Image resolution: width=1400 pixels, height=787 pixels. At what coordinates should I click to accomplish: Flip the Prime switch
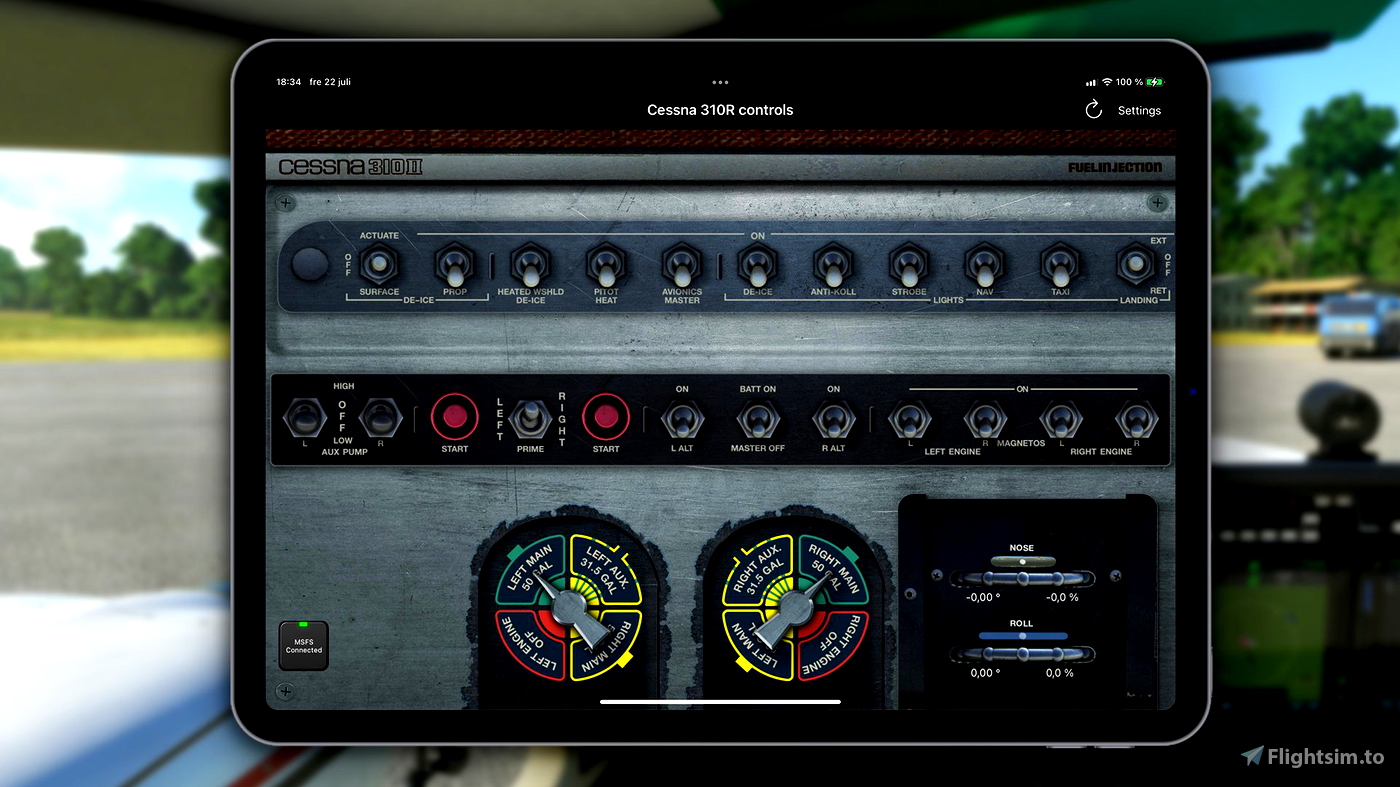tap(530, 419)
